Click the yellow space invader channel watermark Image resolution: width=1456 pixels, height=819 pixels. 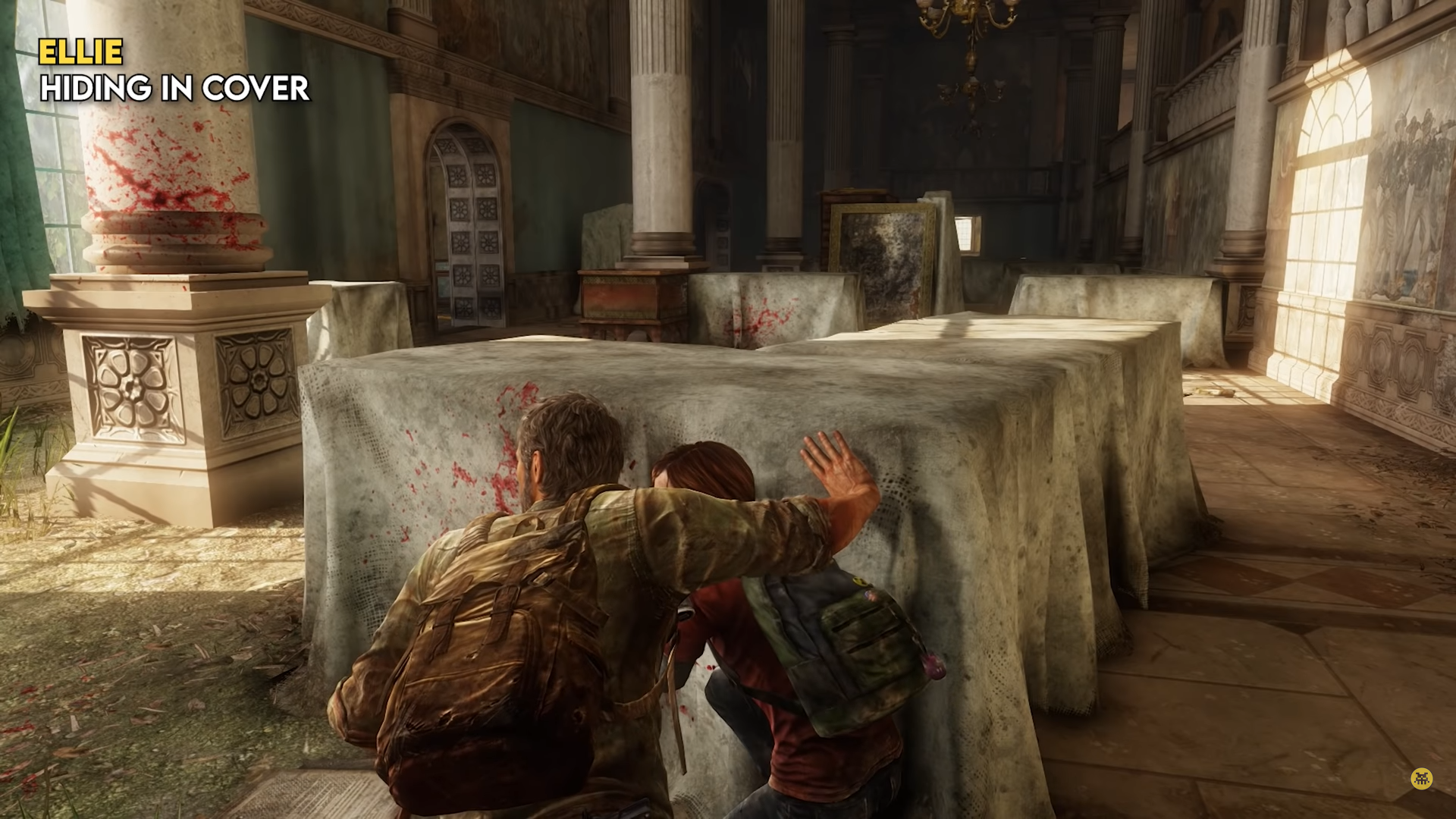pyautogui.click(x=1421, y=779)
